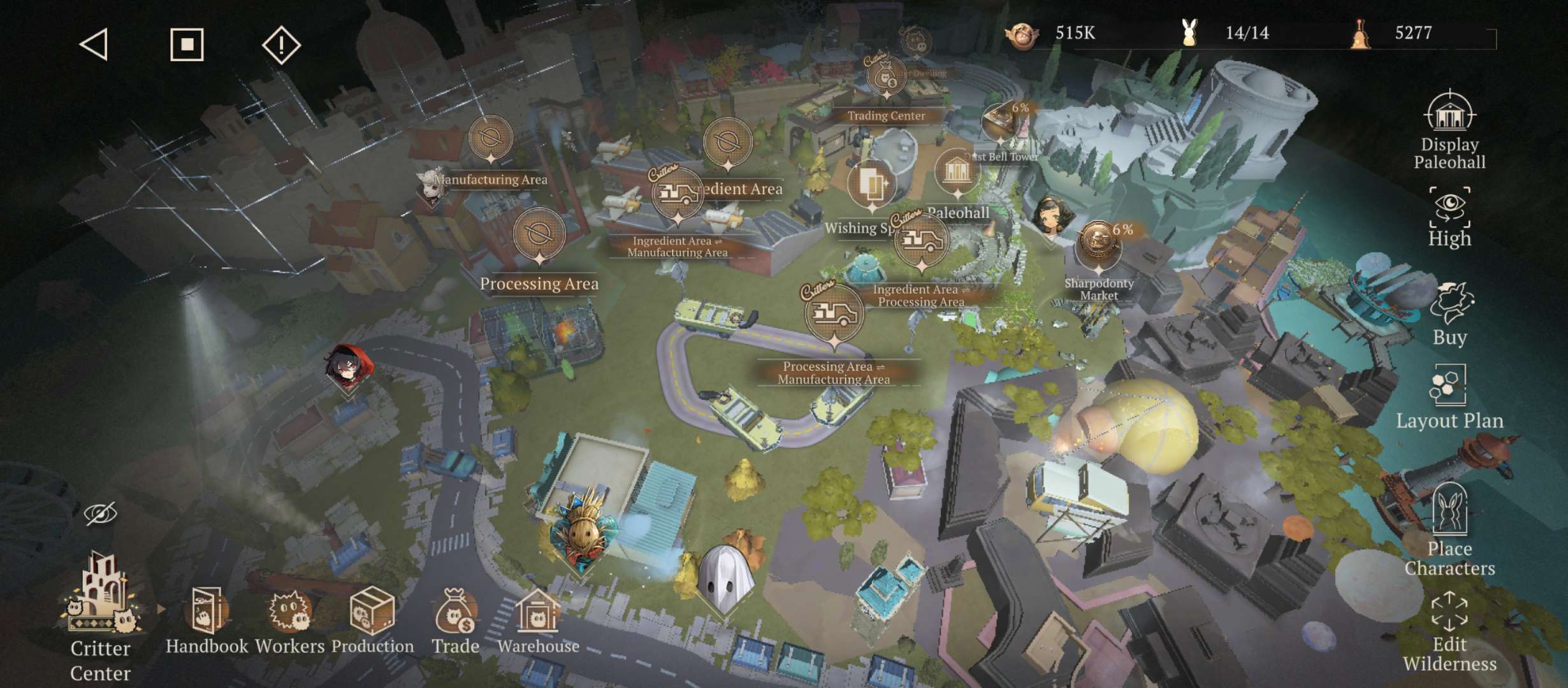Tap the square stop icon
This screenshot has height=688, width=1568.
click(x=187, y=45)
